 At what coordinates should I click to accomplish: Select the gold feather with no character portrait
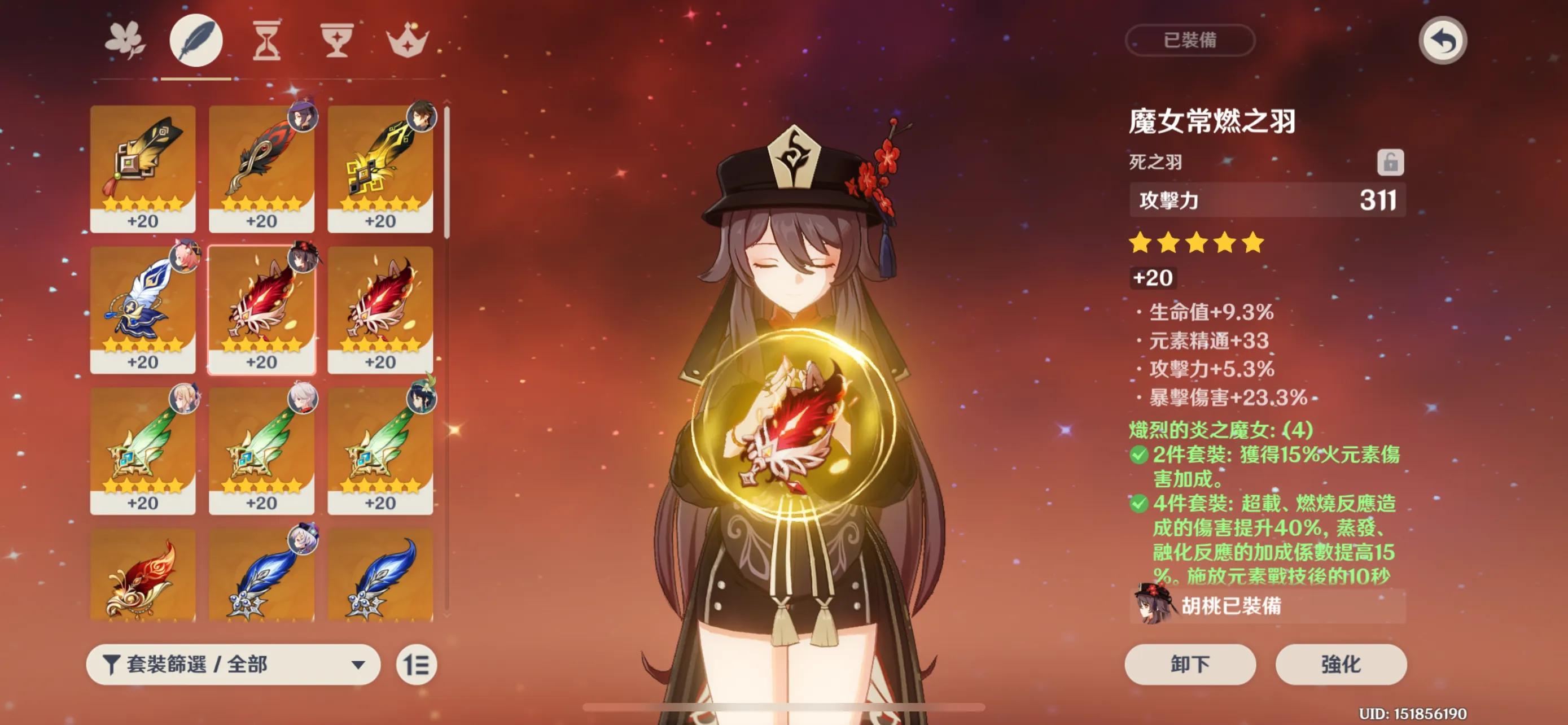143,169
